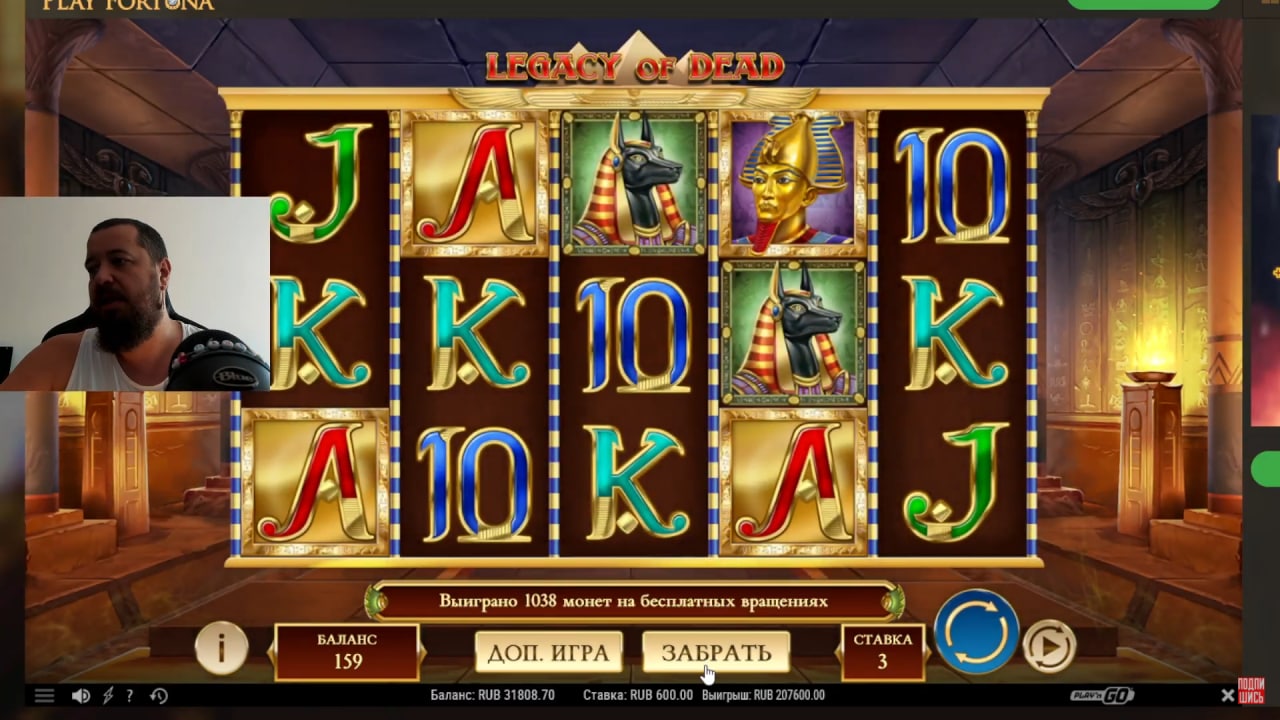The height and width of the screenshot is (720, 1280).
Task: Show the game history clock icon
Action: (x=158, y=696)
